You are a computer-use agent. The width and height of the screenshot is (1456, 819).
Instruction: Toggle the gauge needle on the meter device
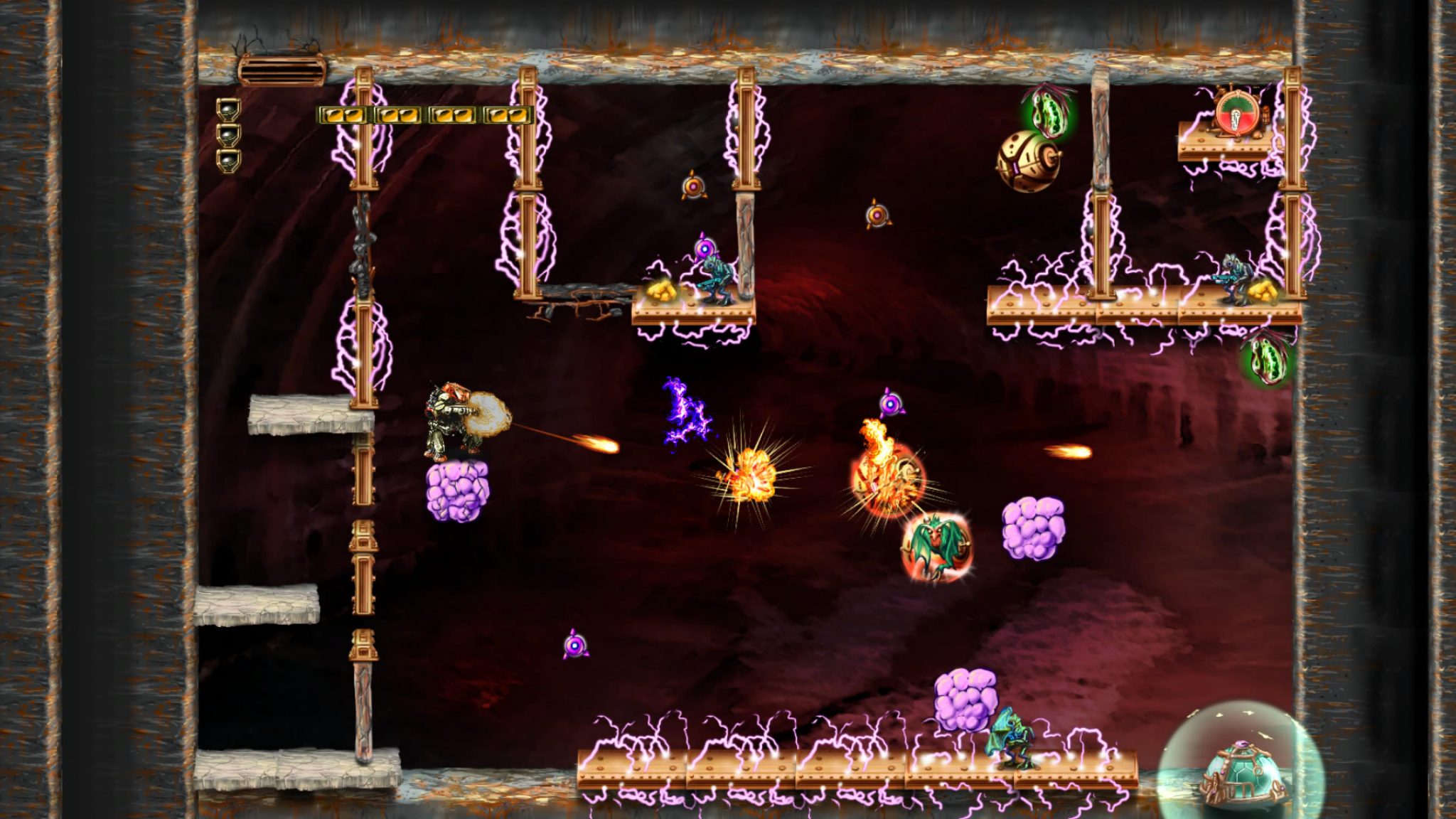[1235, 119]
